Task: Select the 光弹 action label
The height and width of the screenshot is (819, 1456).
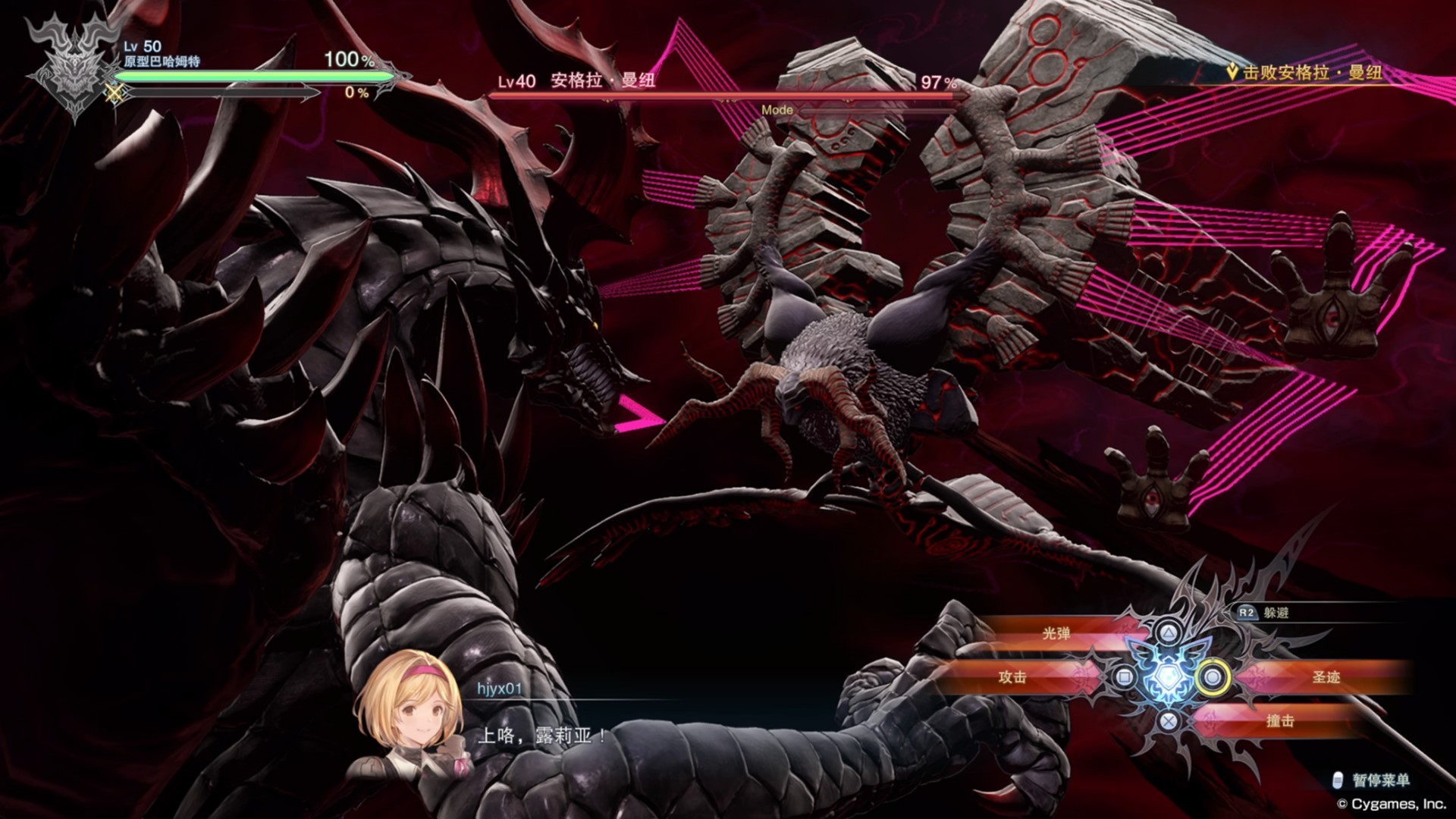Action: [1056, 633]
